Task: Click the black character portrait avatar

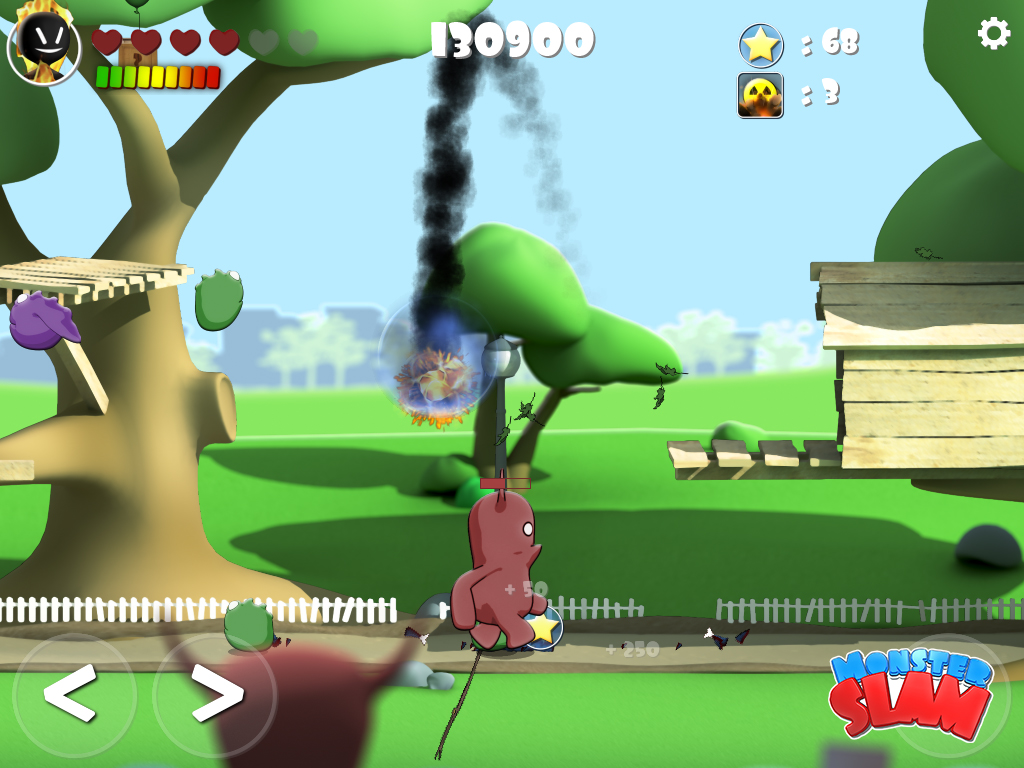Action: [44, 47]
